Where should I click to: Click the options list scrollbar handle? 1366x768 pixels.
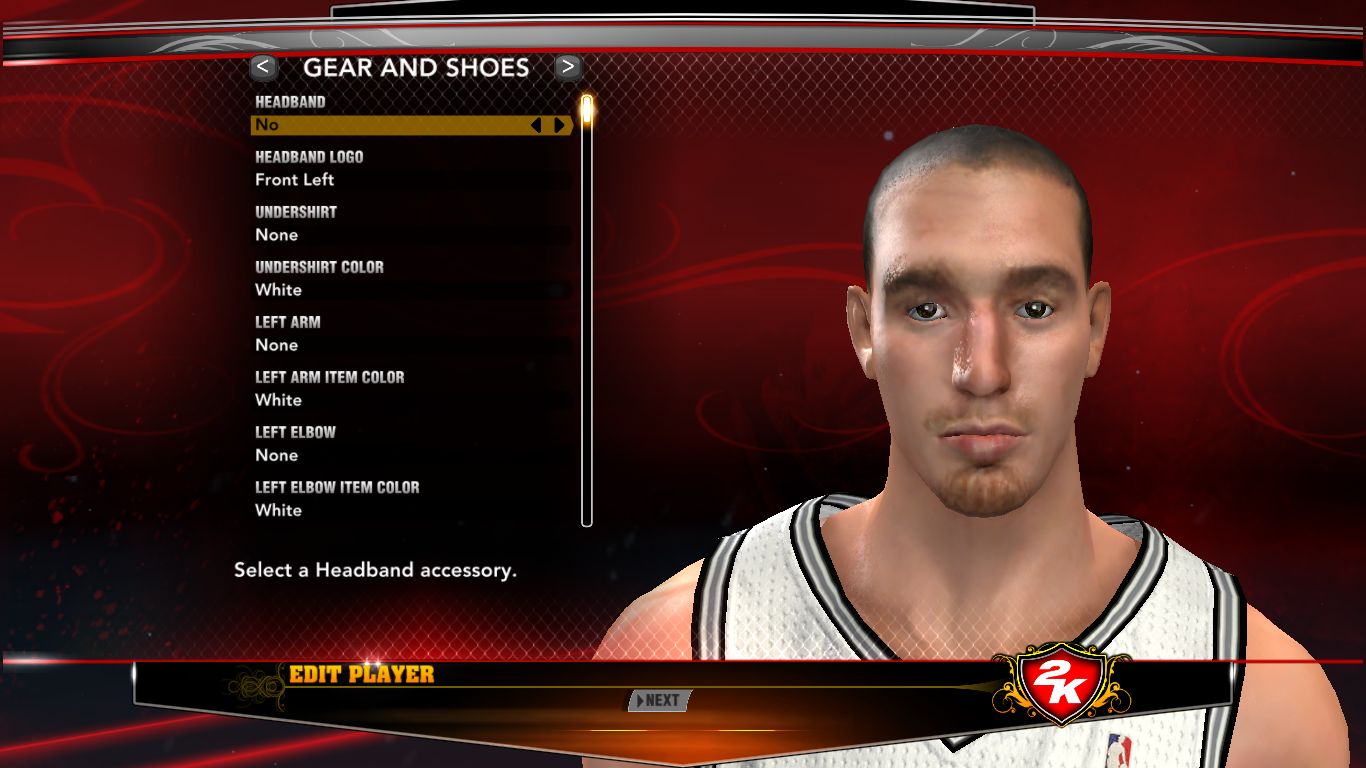587,110
